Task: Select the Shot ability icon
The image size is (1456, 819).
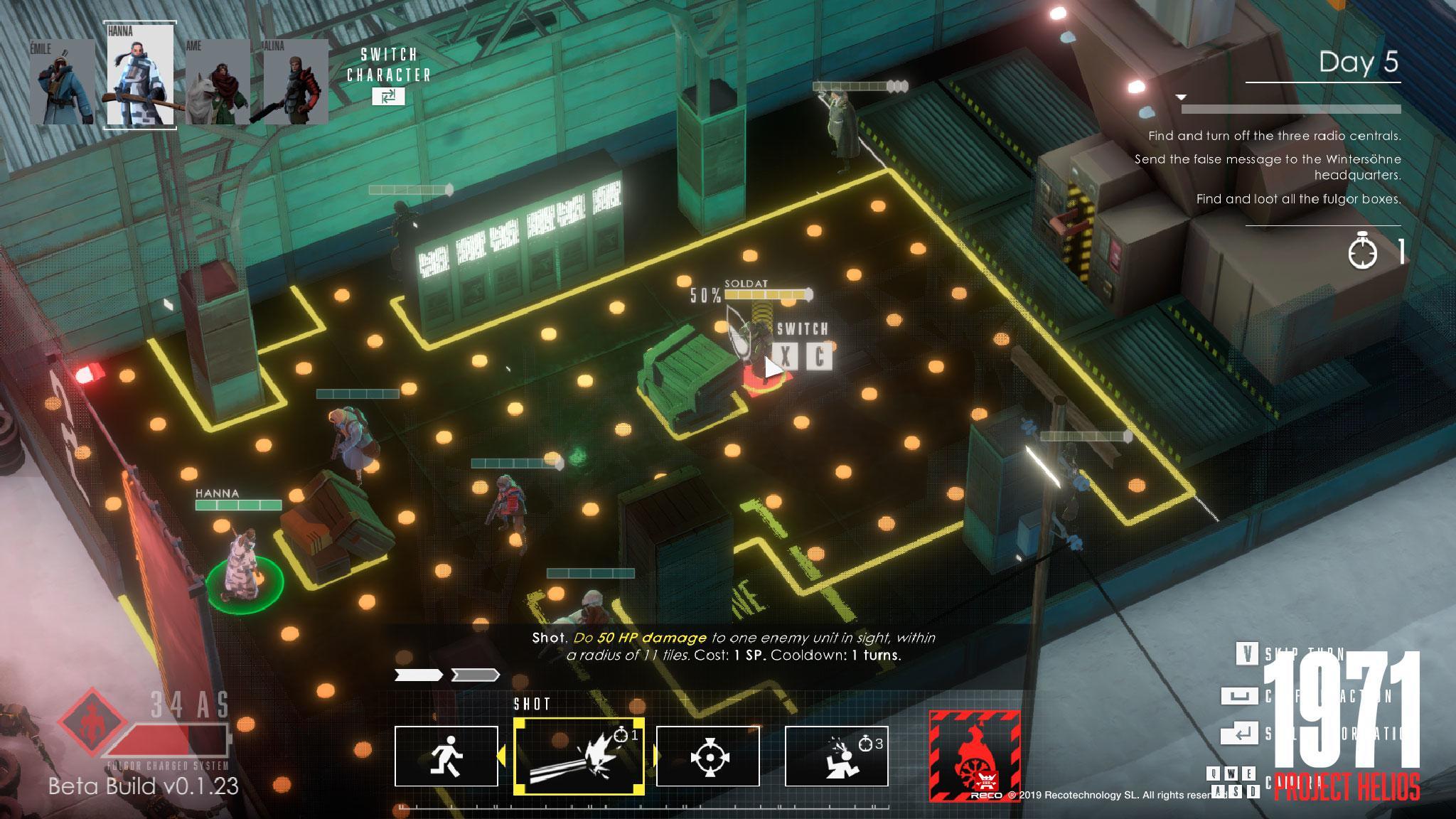Action: point(579,756)
